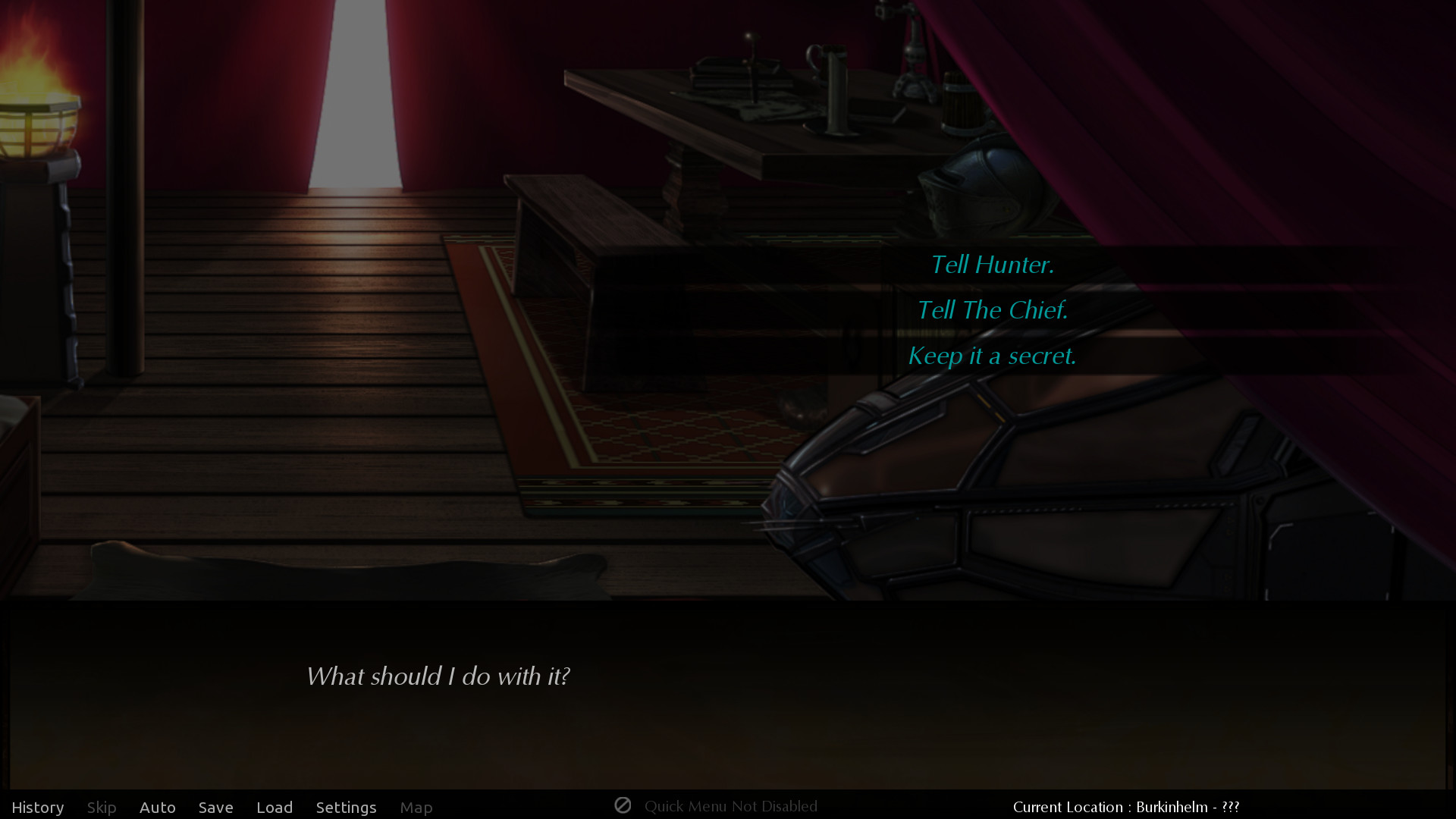This screenshot has height=819, width=1456.
Task: Click the "What should I do with it?" text
Action: [439, 676]
